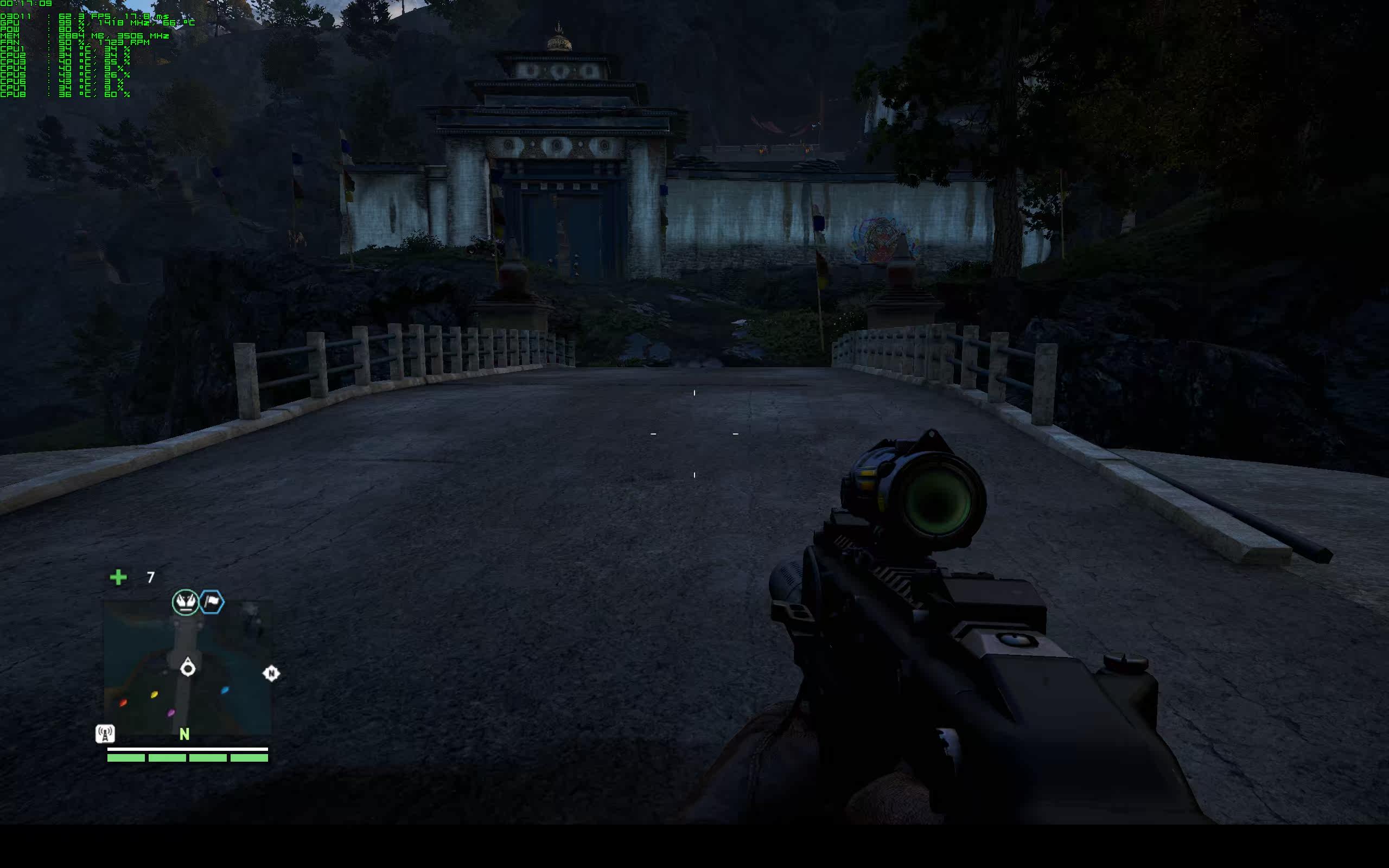The image size is (1389, 868).
Task: Select the yellow dot on the minimap
Action: 154,694
